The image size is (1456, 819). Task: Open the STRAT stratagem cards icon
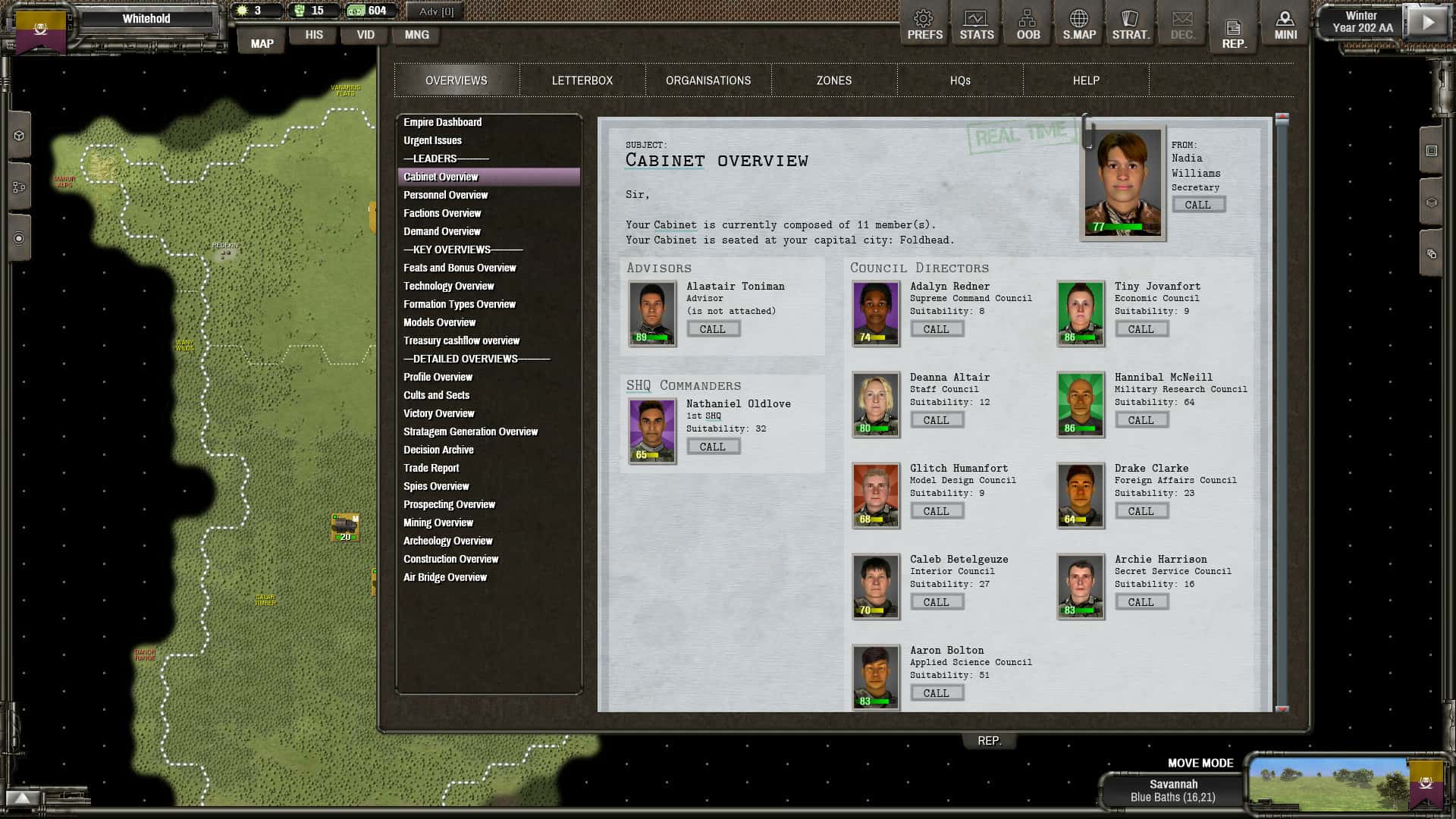[x=1130, y=23]
